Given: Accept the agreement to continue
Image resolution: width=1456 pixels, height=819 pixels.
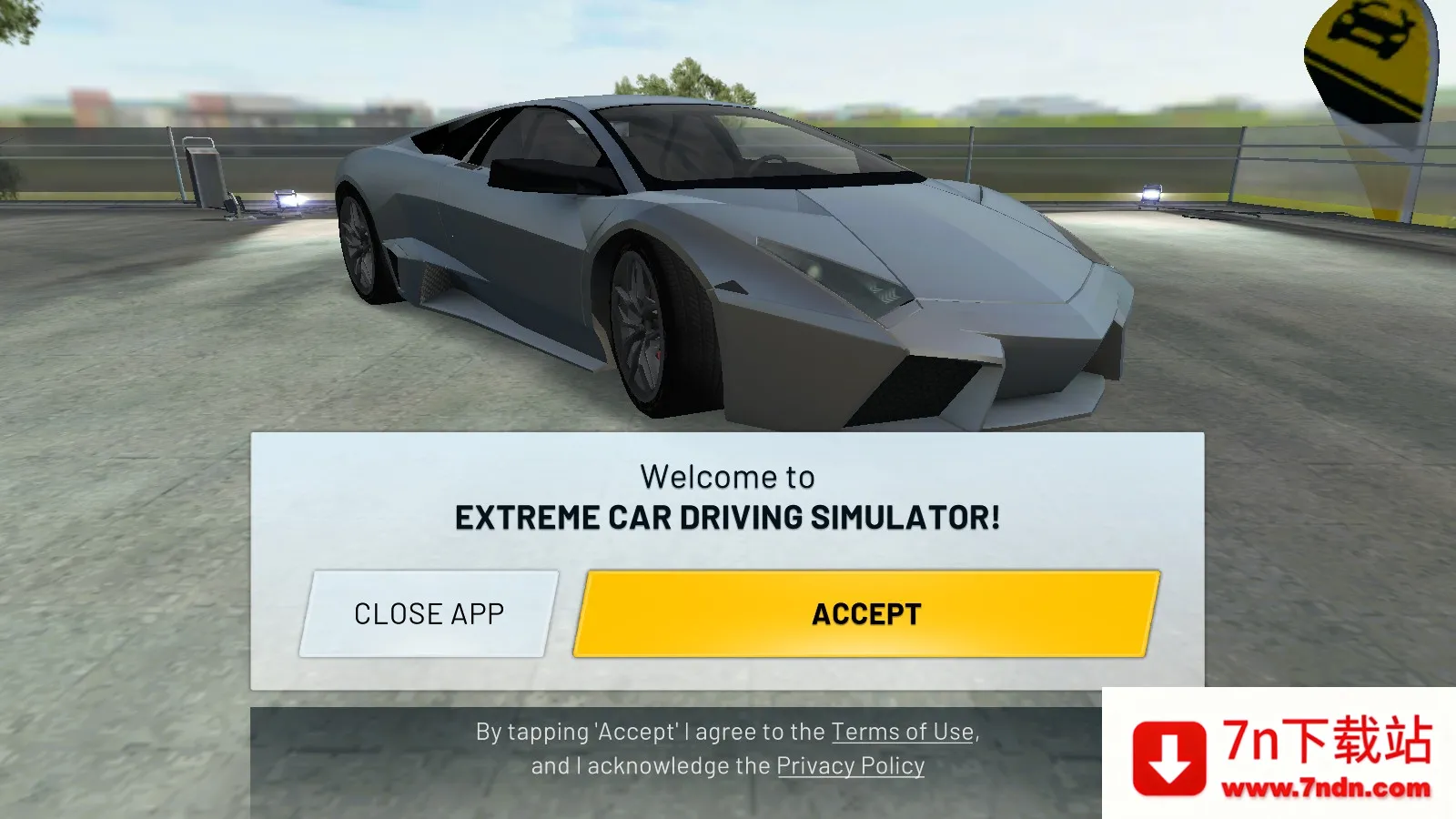Looking at the screenshot, I should [x=864, y=613].
